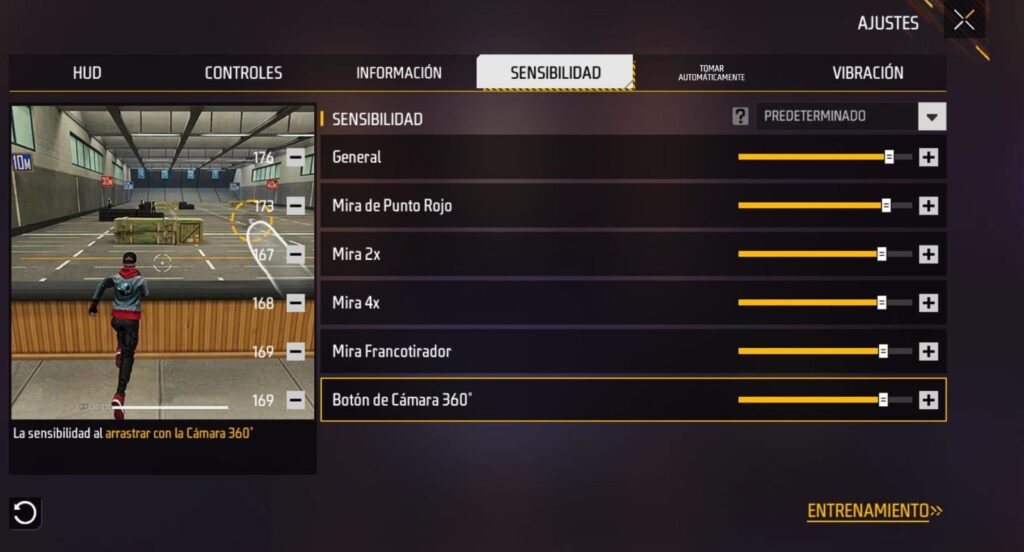
Task: Increase General sensitivity with plus button
Action: tap(928, 157)
